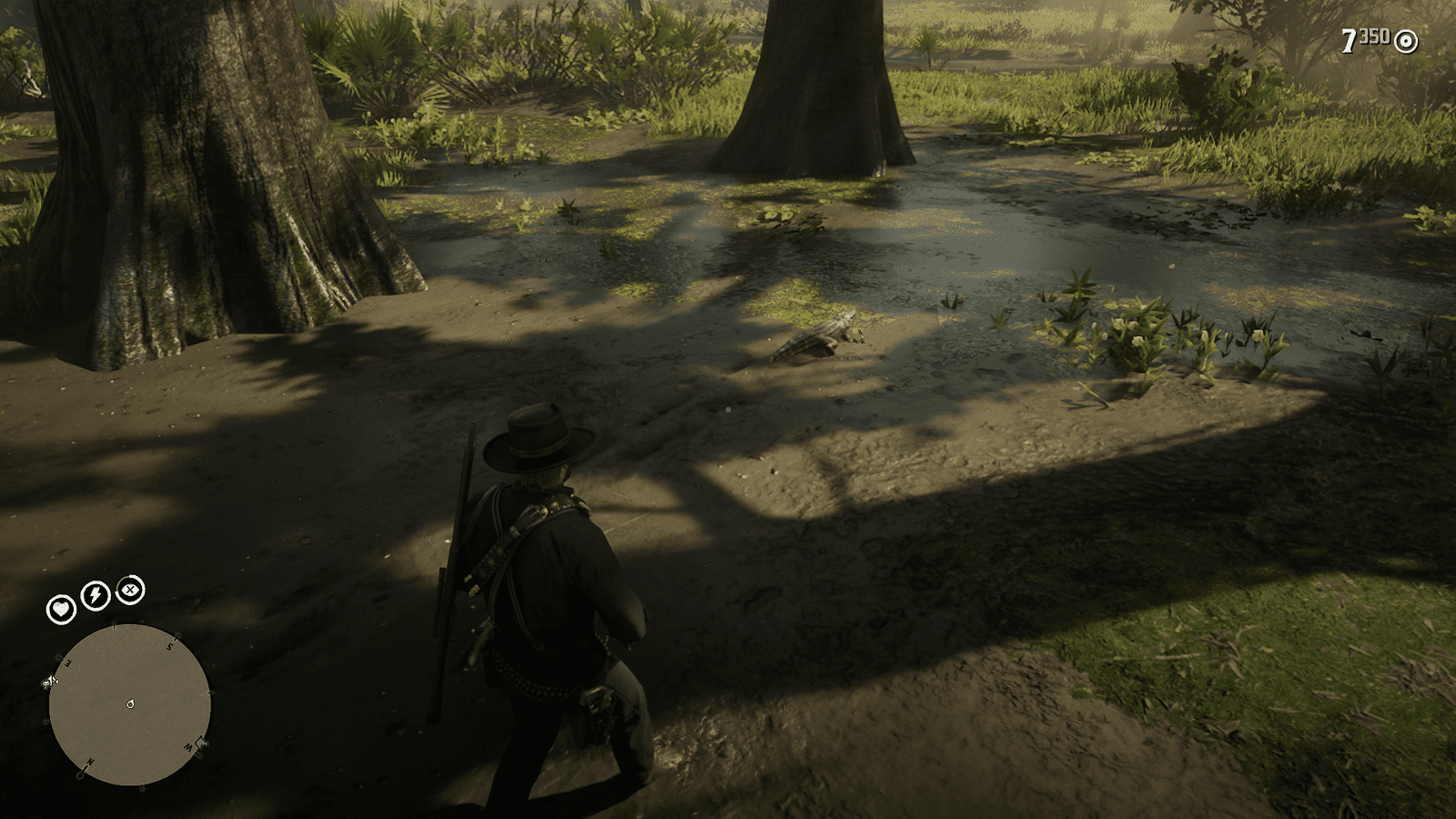
Task: Click the letter E on the compass ring
Action: point(66,662)
